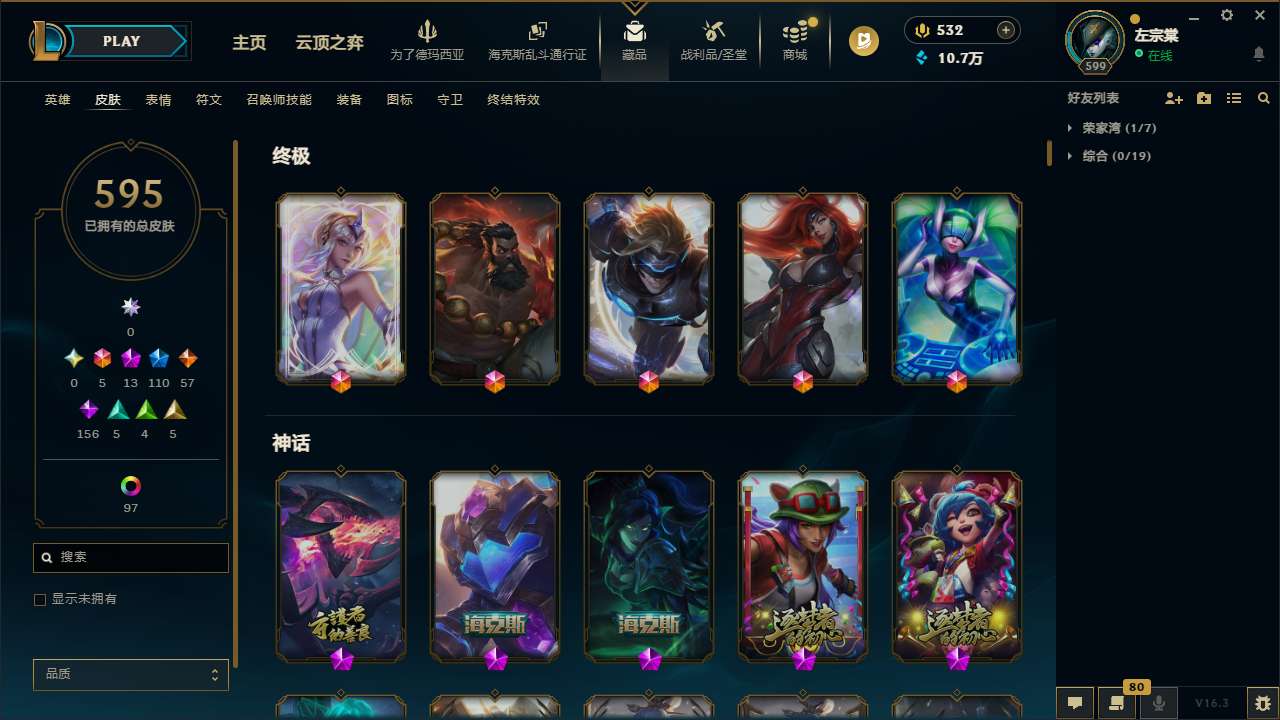Image resolution: width=1280 pixels, height=720 pixels.
Task: Report a bug with the bug icon
Action: coord(1264,703)
